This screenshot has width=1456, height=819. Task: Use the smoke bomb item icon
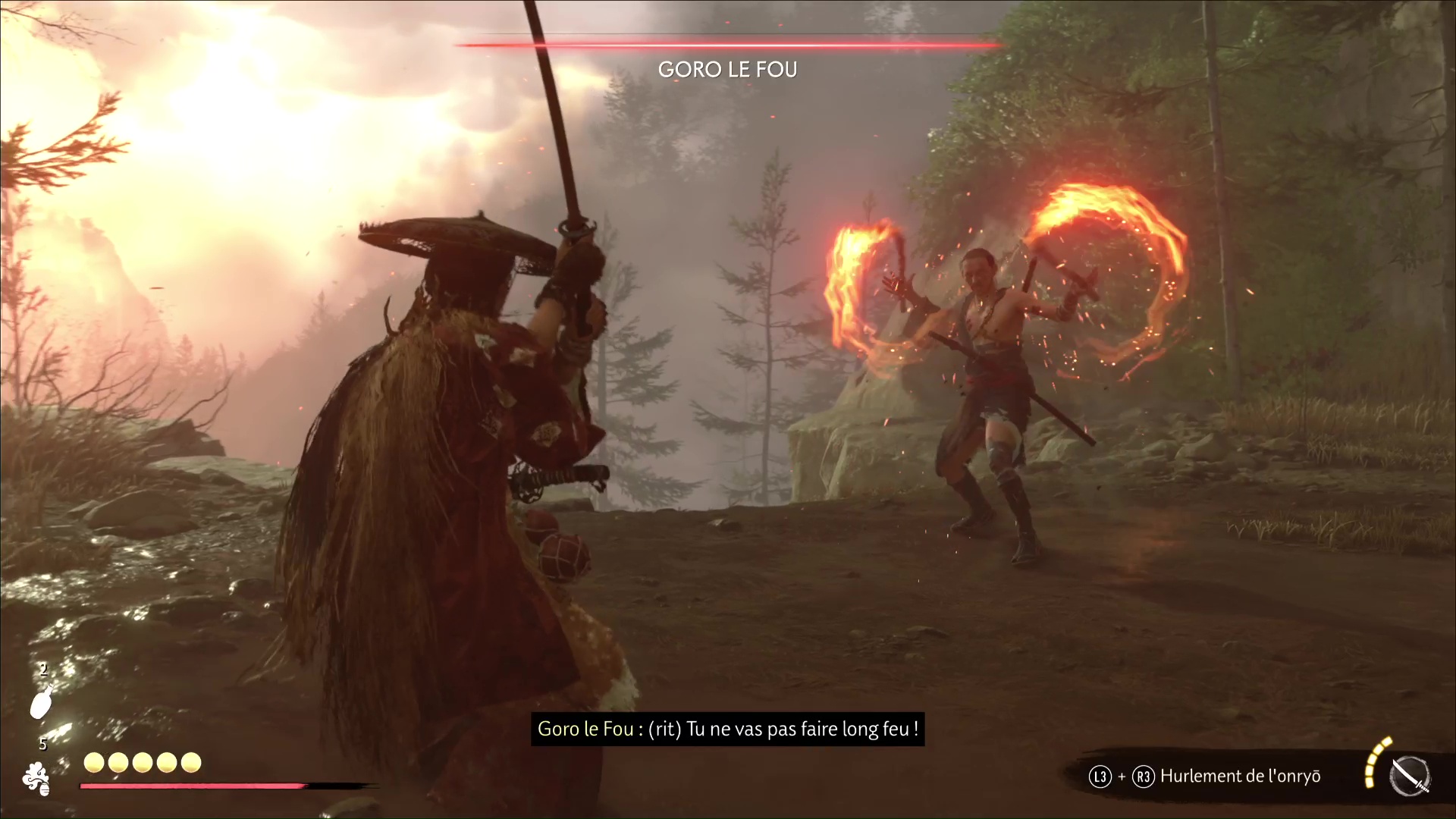click(x=36, y=778)
